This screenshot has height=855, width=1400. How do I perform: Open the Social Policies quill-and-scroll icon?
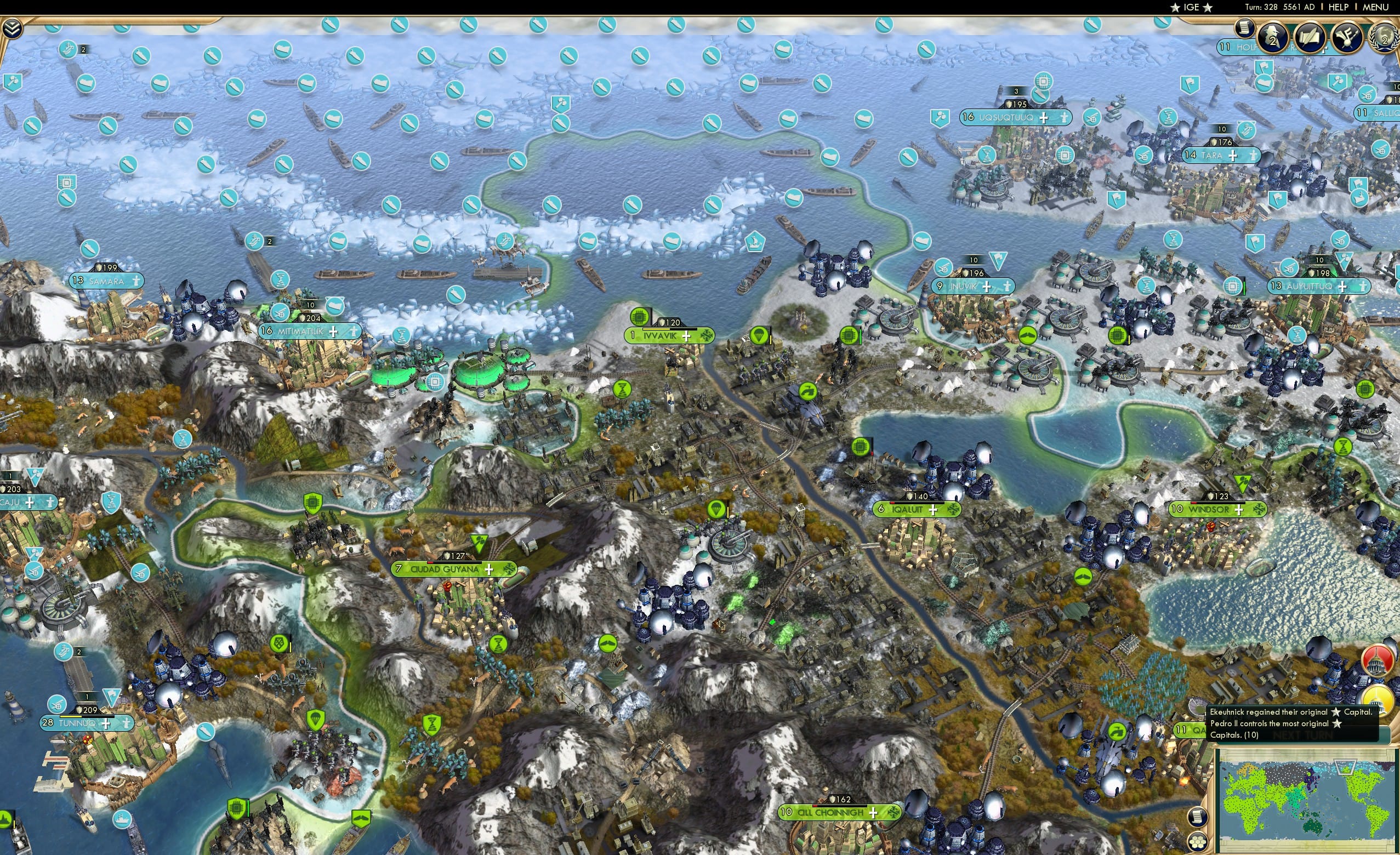pos(1310,36)
